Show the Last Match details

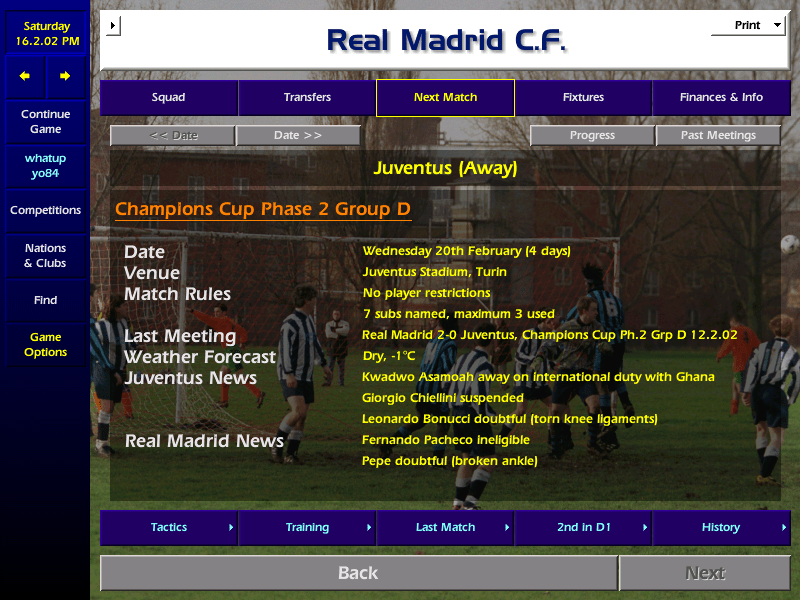(445, 528)
